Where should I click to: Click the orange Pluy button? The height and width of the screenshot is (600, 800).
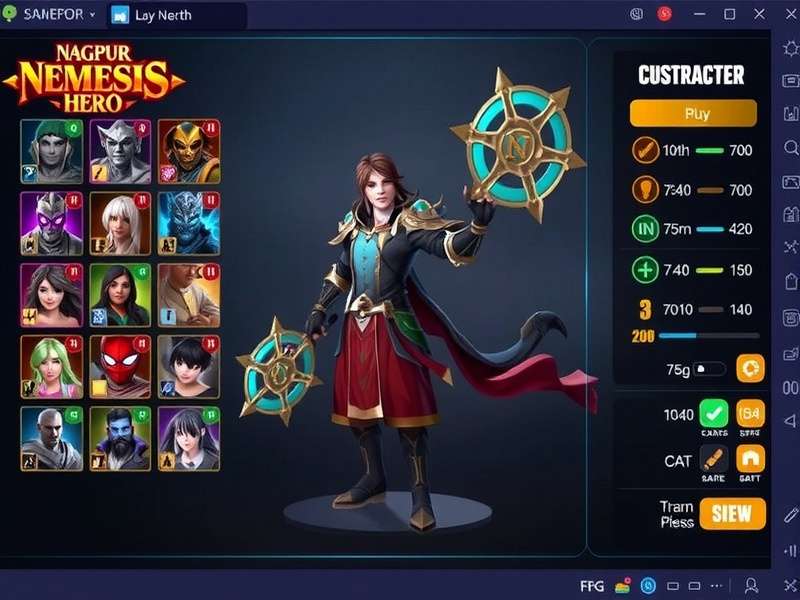coord(693,113)
